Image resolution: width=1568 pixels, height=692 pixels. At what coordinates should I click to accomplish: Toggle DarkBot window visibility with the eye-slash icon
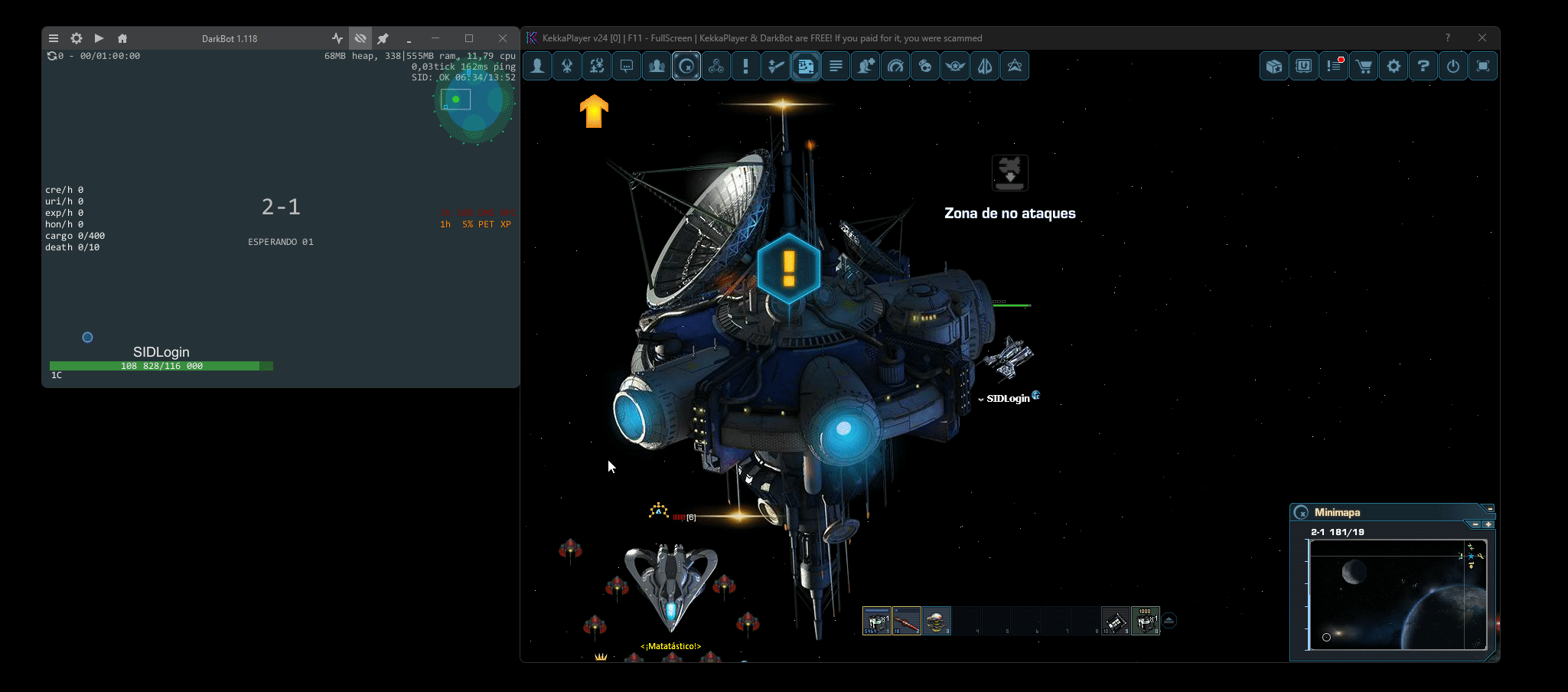[360, 38]
